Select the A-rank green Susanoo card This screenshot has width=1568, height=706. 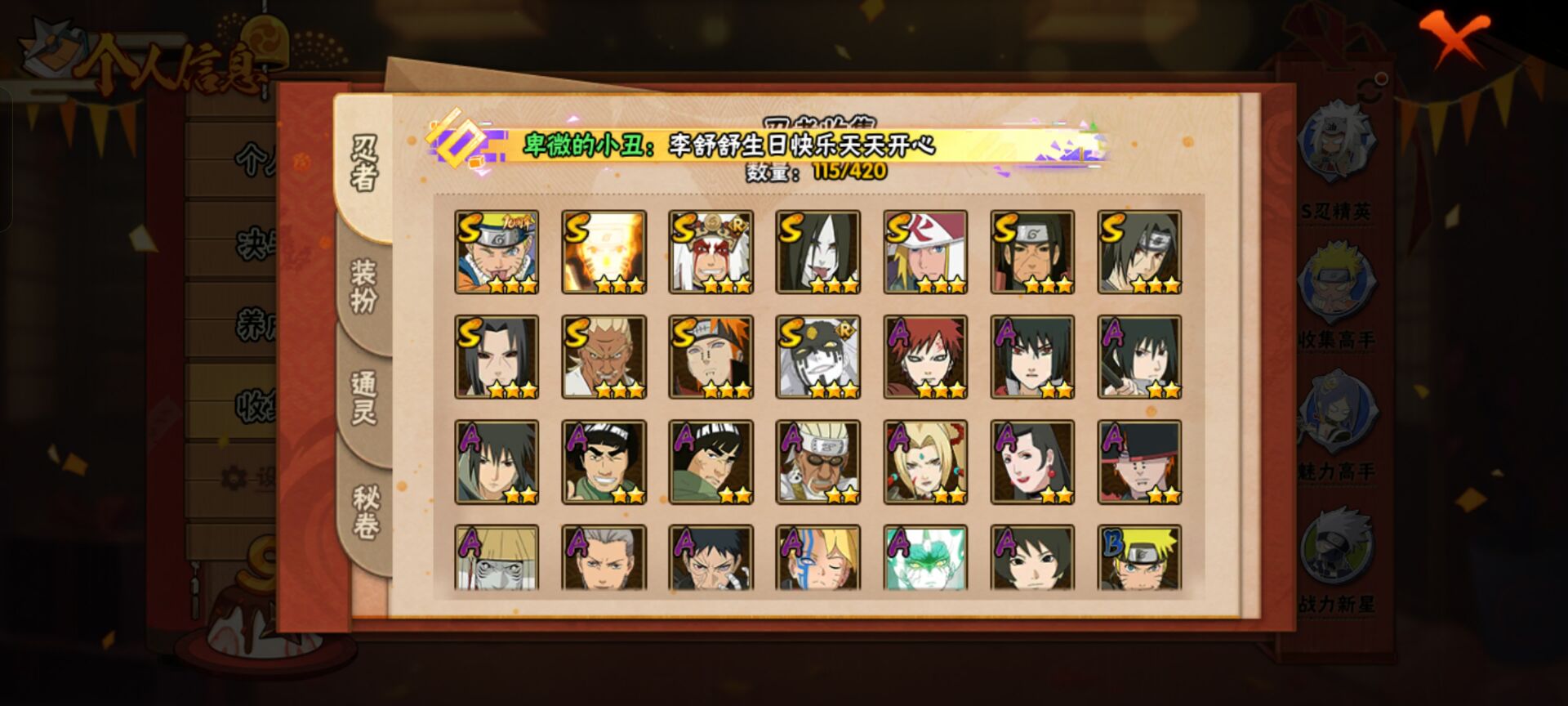[925, 557]
